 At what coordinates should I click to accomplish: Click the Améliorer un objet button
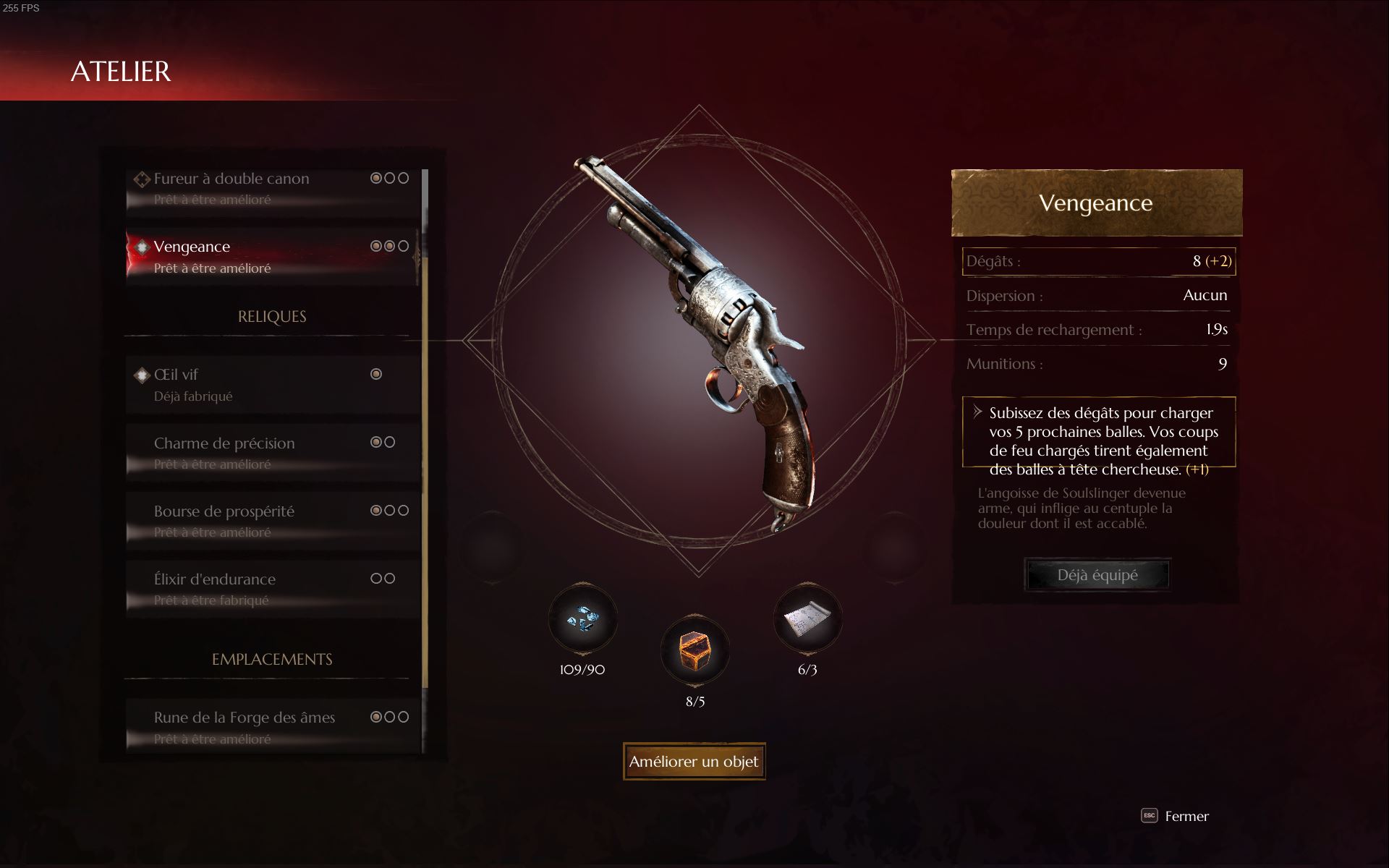694,762
